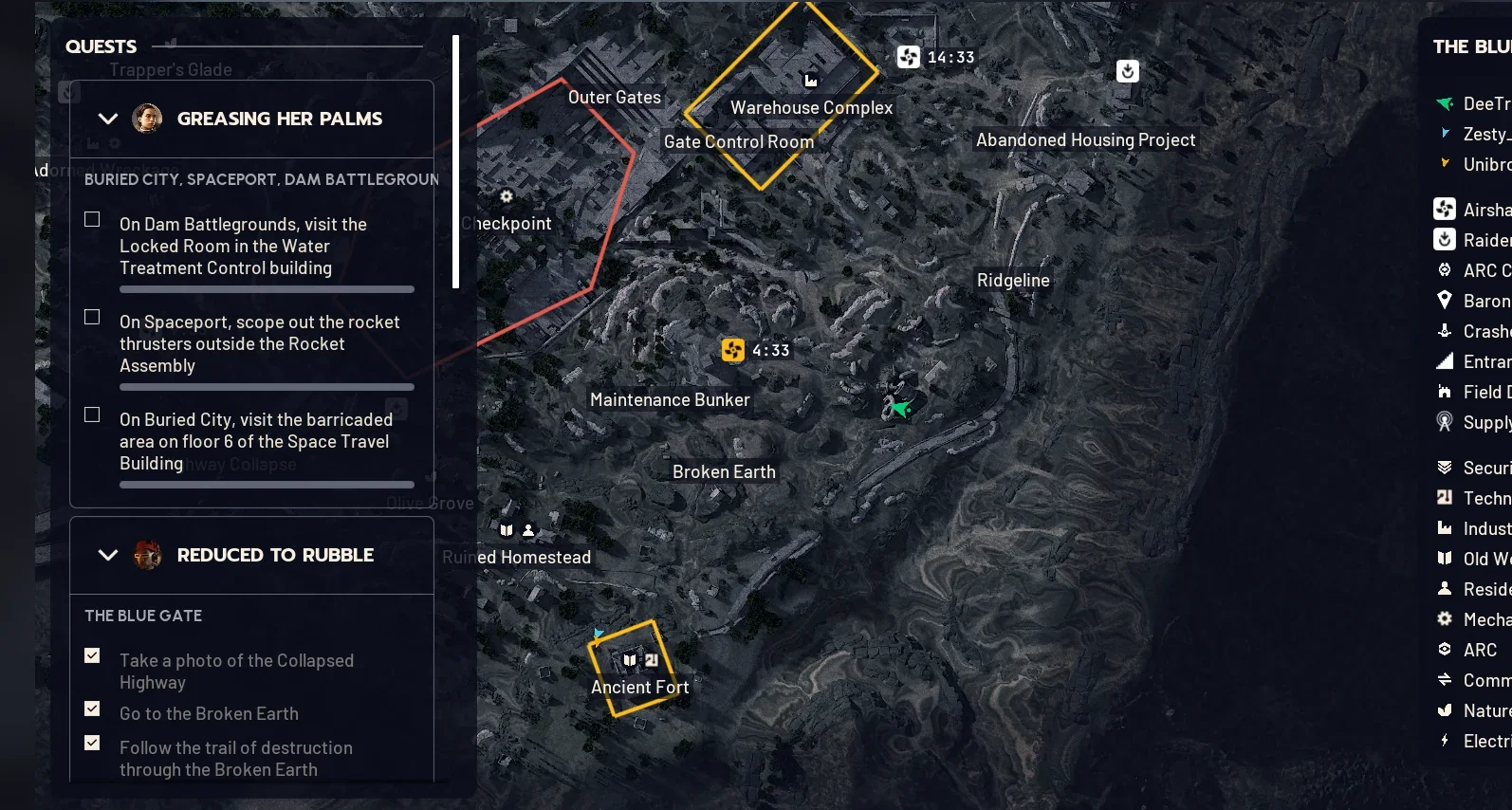1512x810 pixels.
Task: Select the Technology icon inside the Ancient Fort outline
Action: [x=653, y=661]
